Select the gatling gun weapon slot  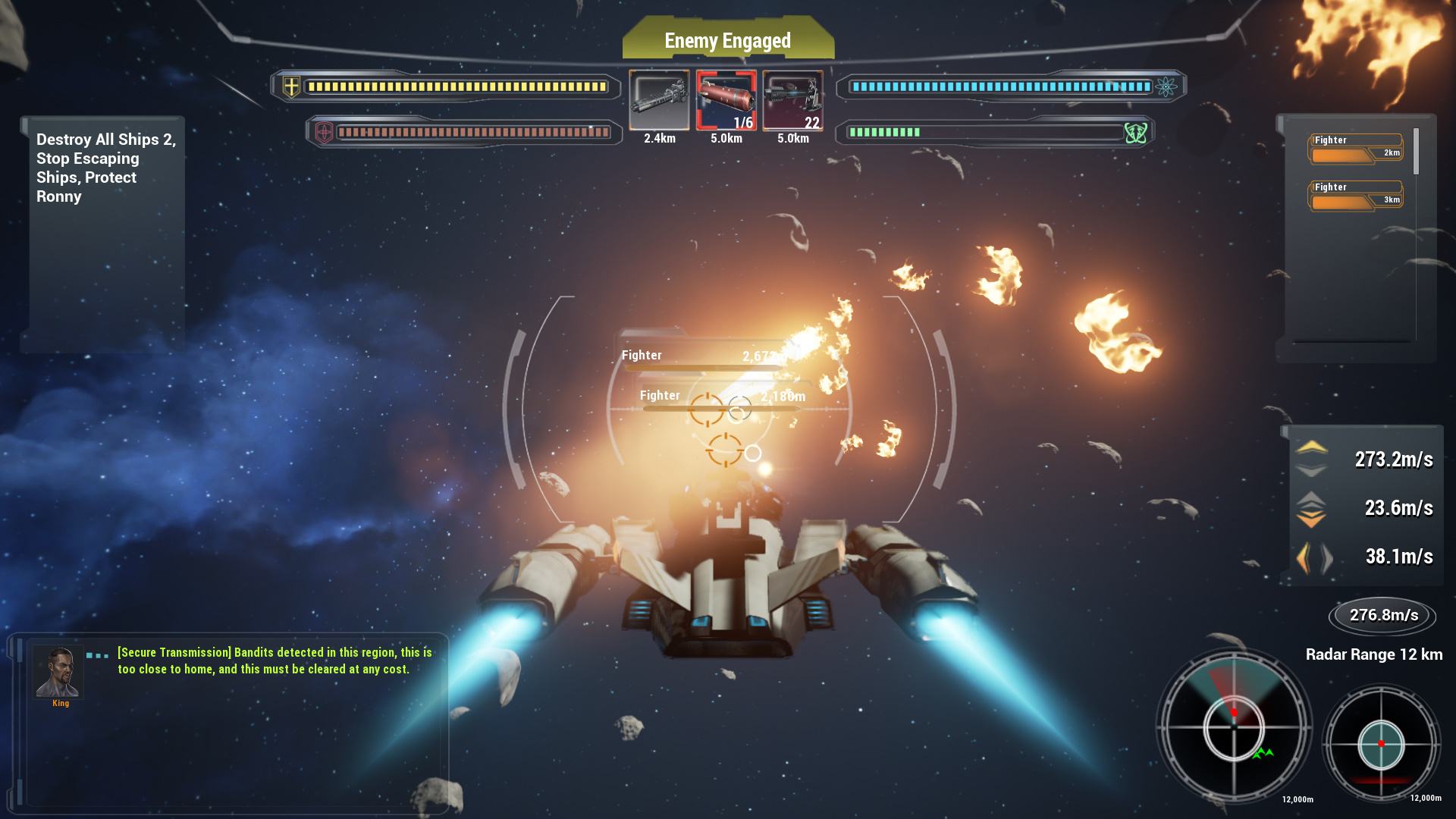click(x=659, y=100)
